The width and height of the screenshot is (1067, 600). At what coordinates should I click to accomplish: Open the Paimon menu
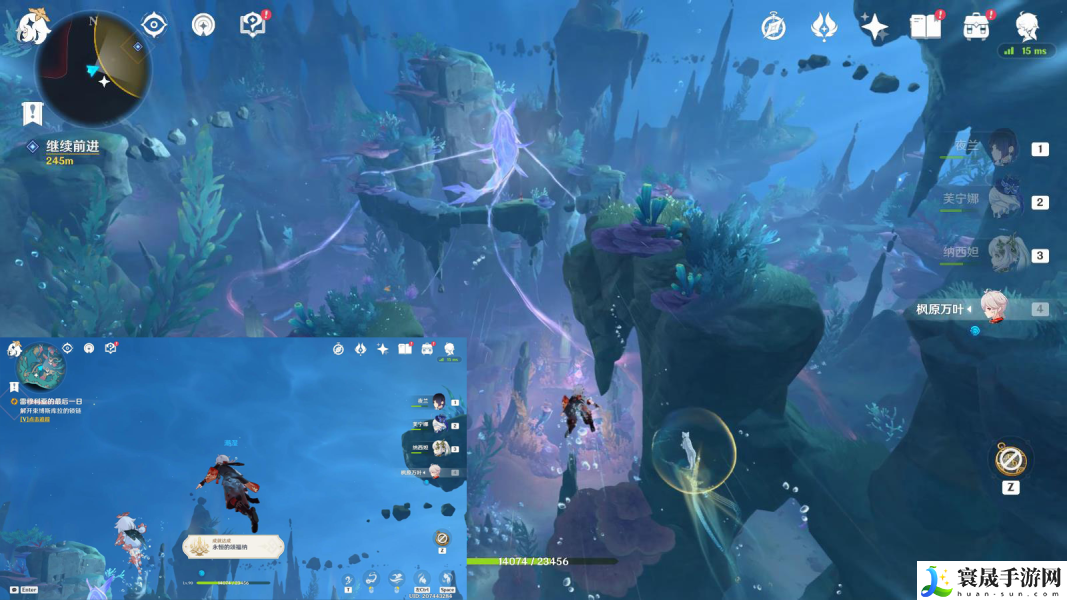point(34,24)
